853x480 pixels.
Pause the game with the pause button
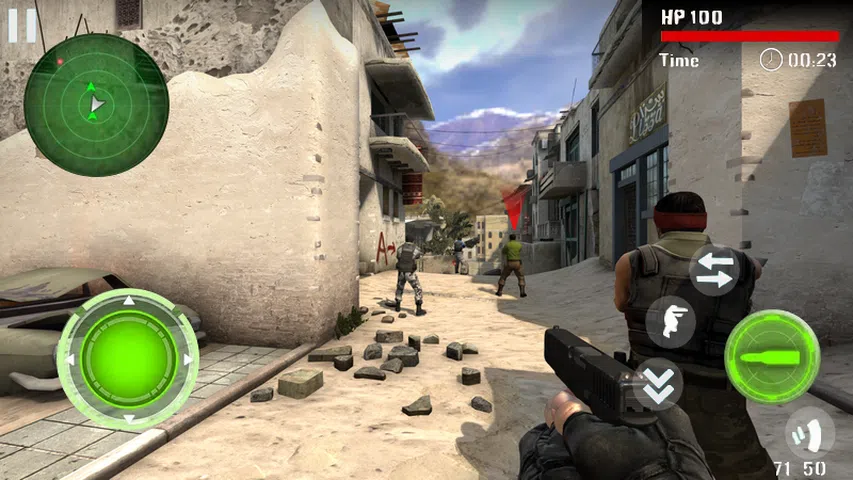click(x=21, y=25)
